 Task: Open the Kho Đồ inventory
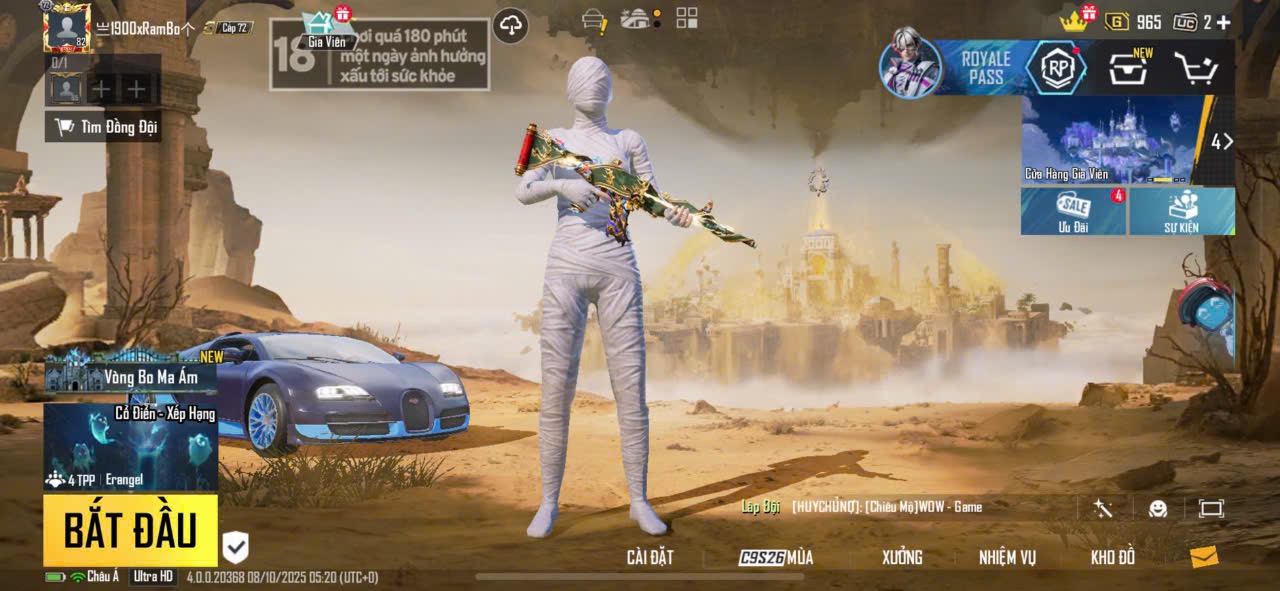[x=1112, y=557]
